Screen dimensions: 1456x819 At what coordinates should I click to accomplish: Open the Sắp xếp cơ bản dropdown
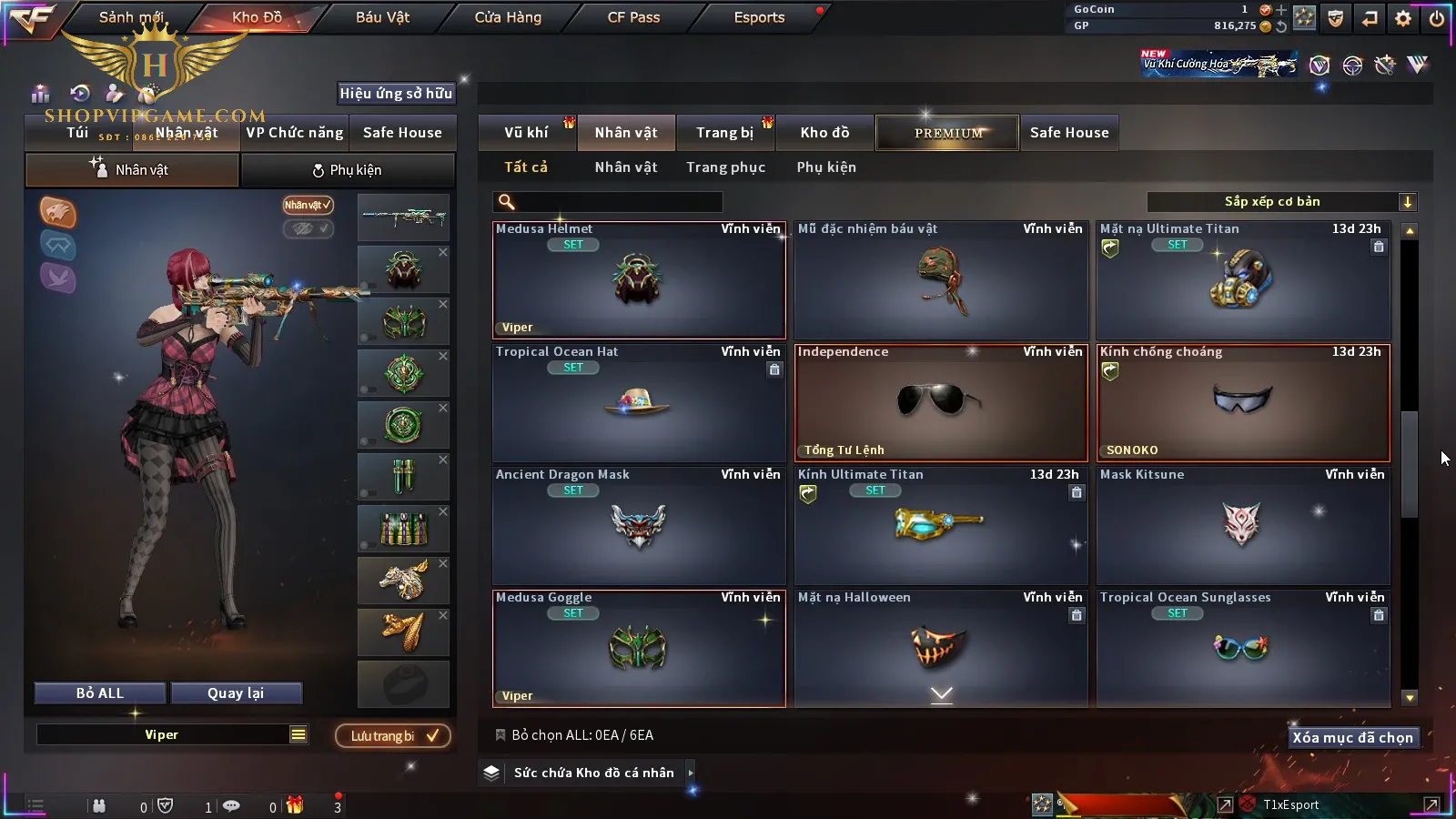point(1281,202)
